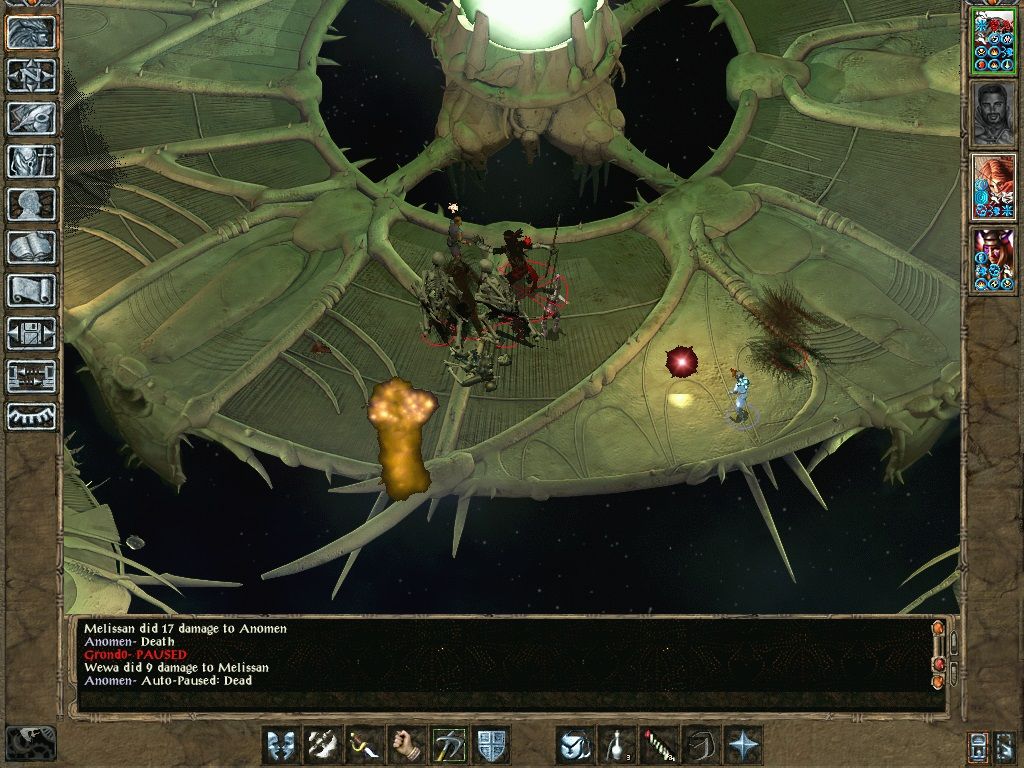1024x768 pixels.
Task: Open the journal quill button
Action: 31,118
